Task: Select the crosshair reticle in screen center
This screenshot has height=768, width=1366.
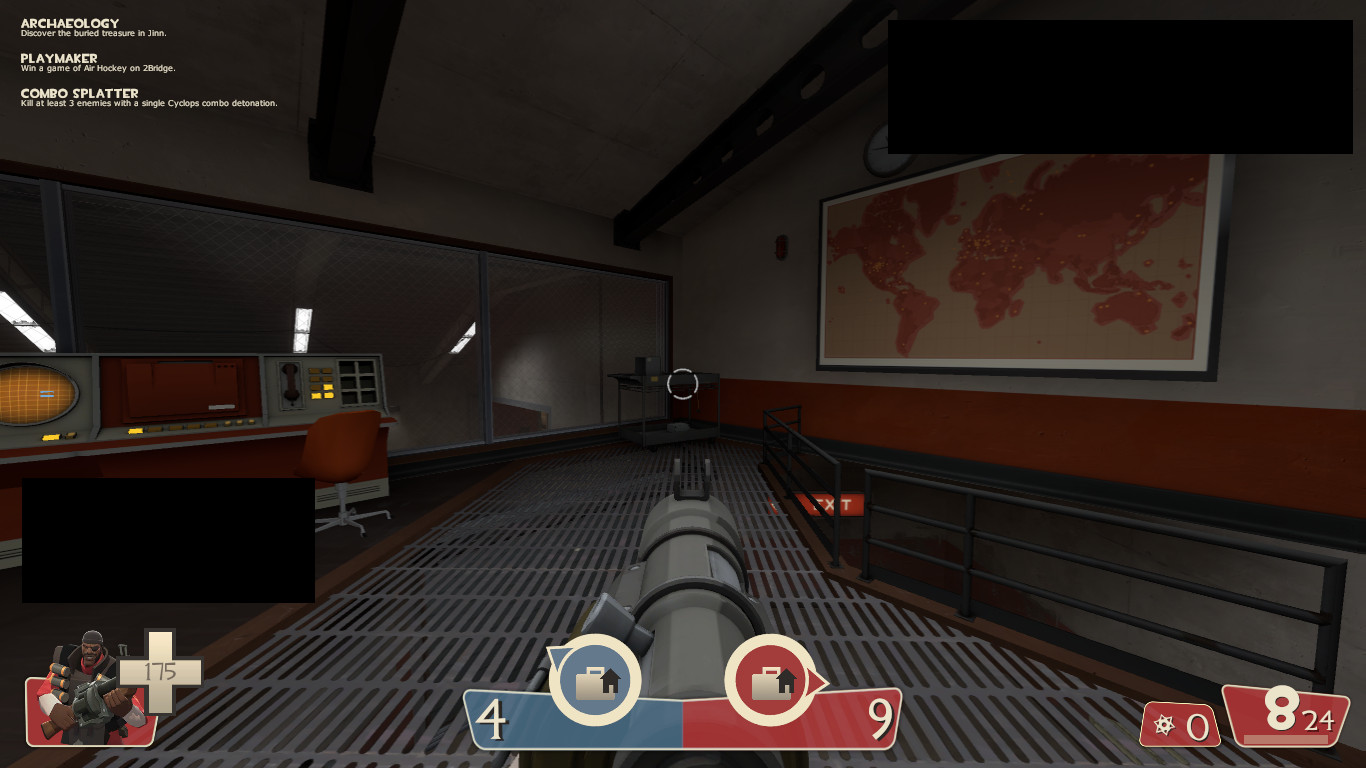Action: point(683,383)
